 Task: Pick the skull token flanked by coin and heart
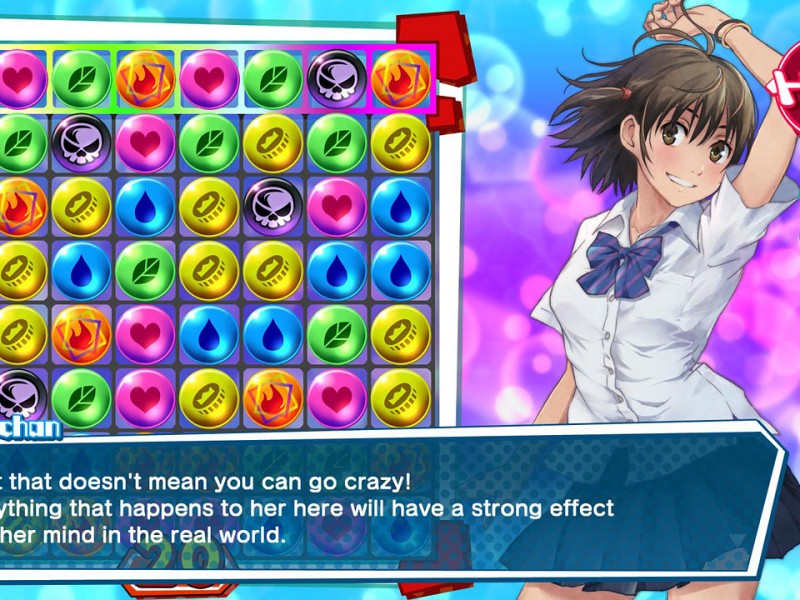[x=273, y=206]
